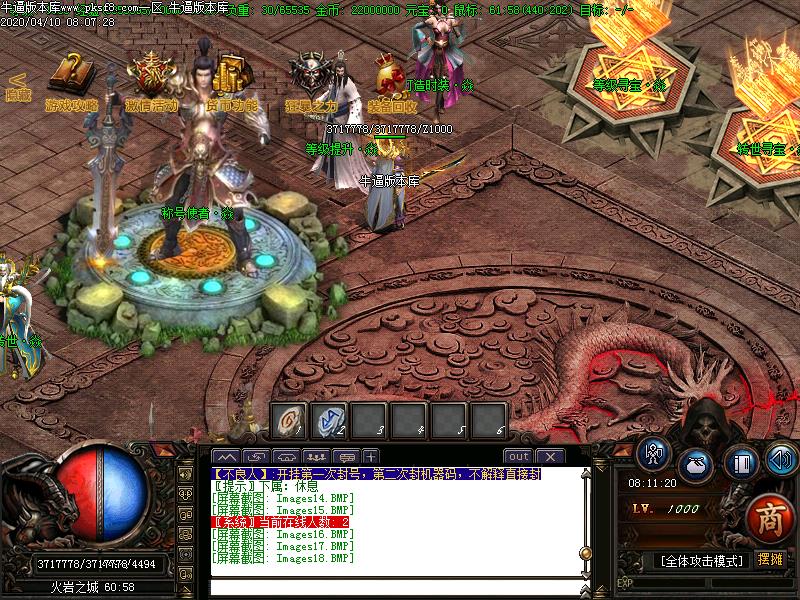Viewport: 800px width, 600px height.
Task: Toggle the sound speaker button
Action: (780, 462)
